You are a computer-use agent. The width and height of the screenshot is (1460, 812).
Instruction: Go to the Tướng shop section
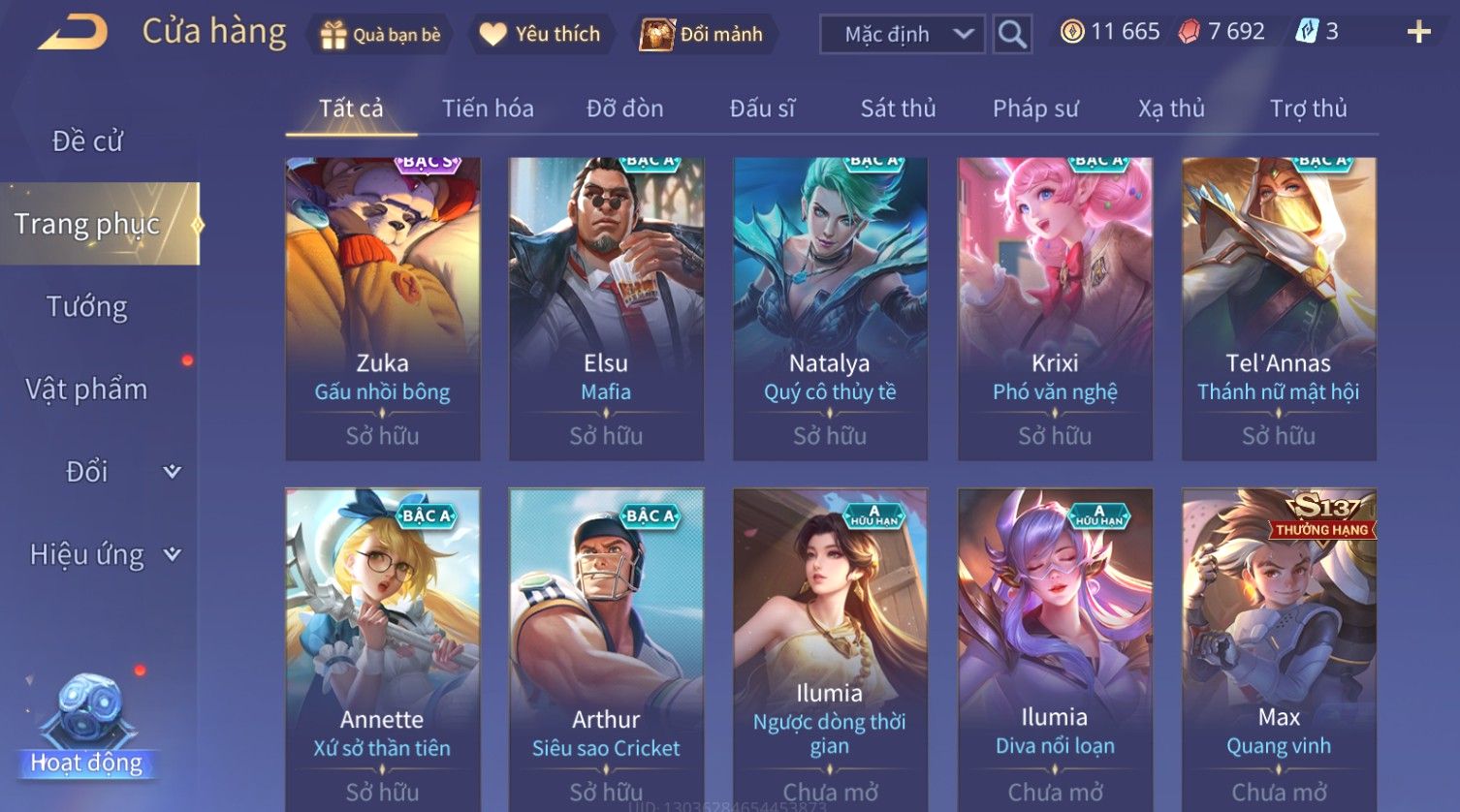(87, 307)
